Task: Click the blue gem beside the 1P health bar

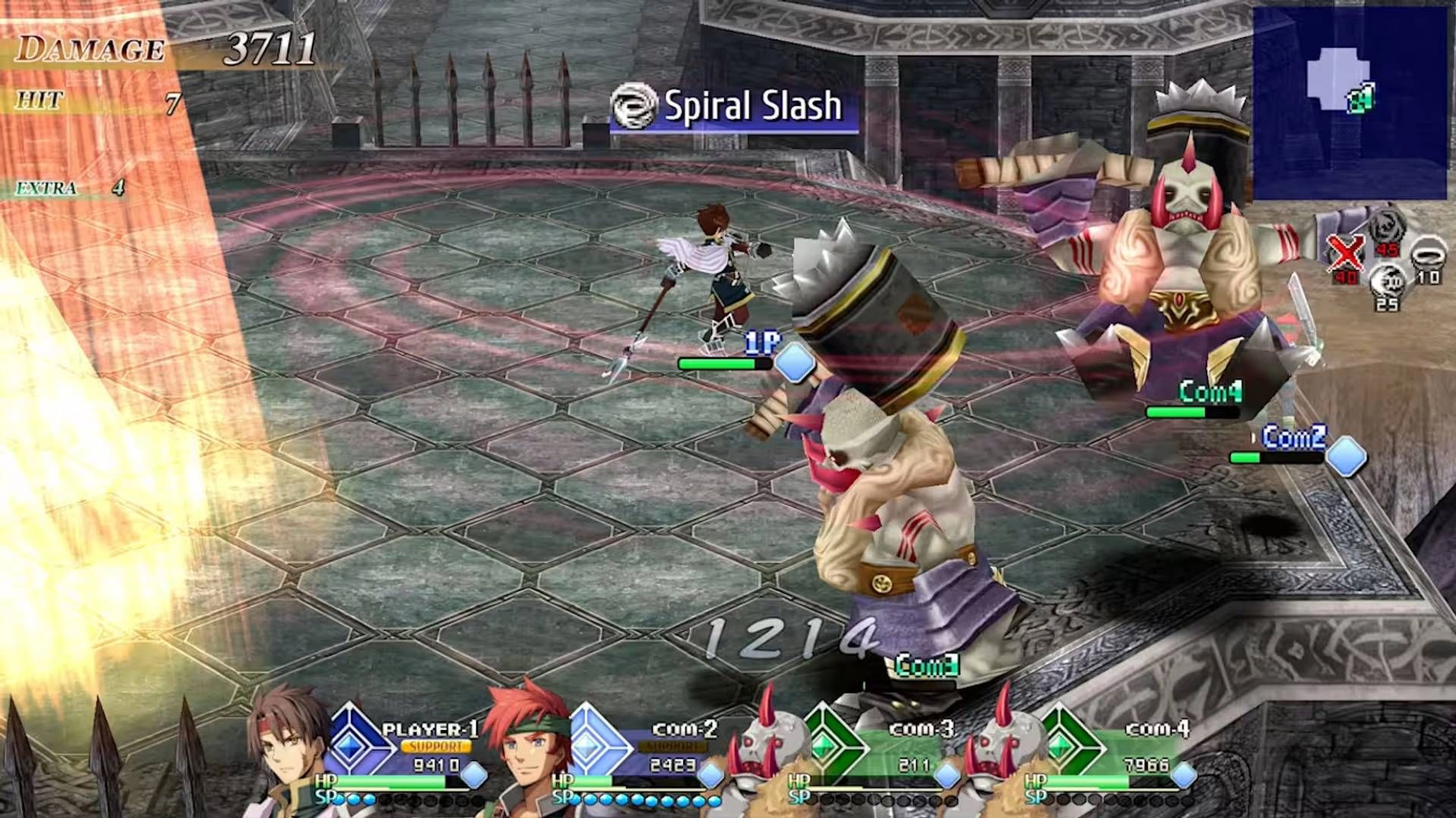Action: 793,364
